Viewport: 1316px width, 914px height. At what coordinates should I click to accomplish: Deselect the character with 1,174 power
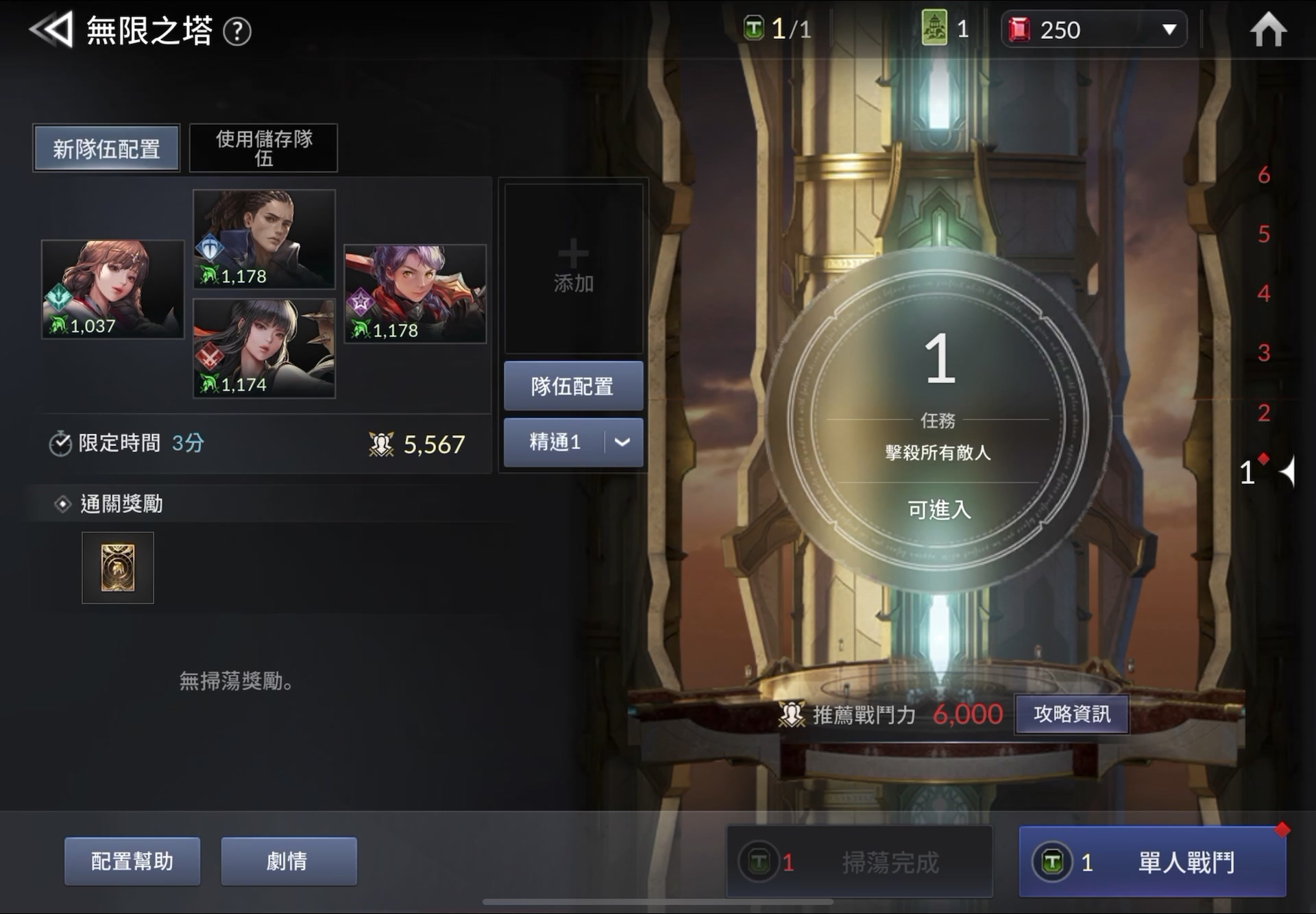(x=265, y=346)
